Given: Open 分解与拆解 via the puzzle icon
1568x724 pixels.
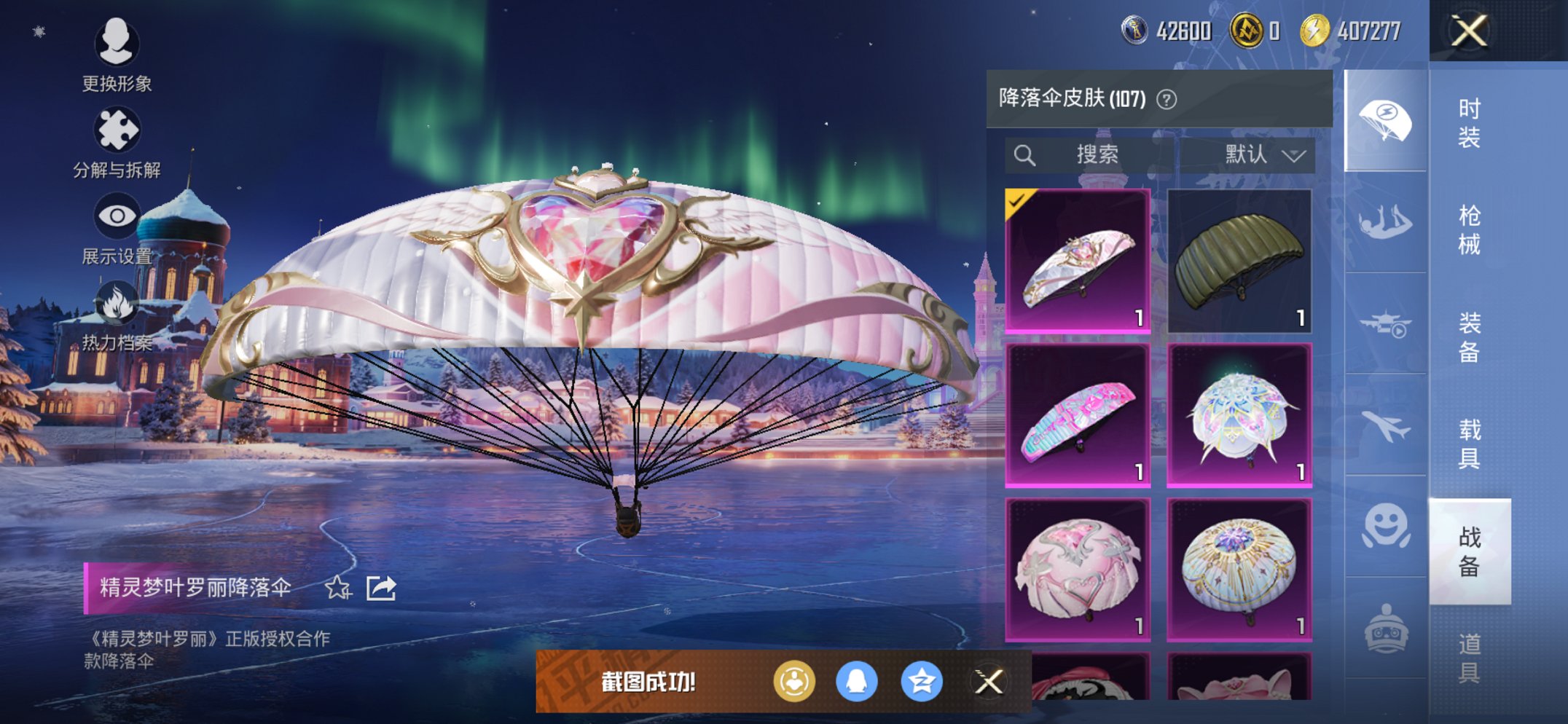Looking at the screenshot, I should pyautogui.click(x=119, y=129).
